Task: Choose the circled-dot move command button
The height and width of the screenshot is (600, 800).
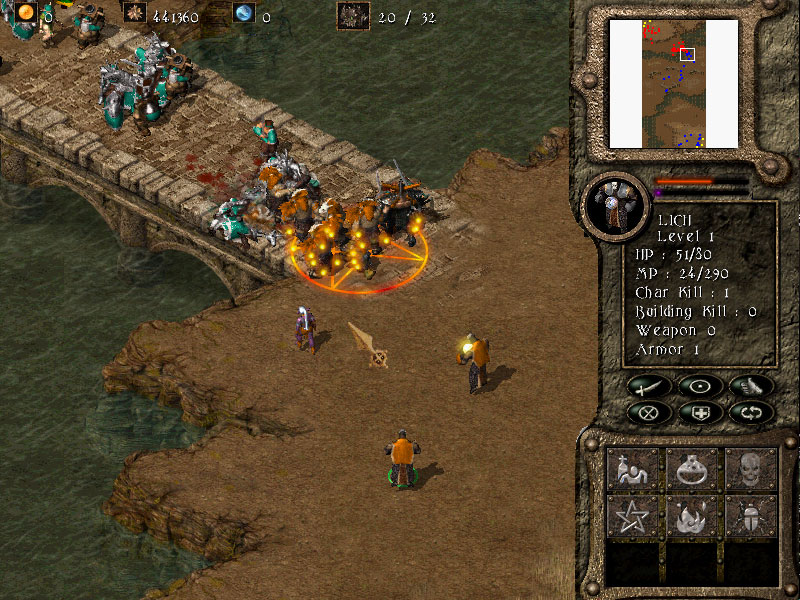Action: 698,385
